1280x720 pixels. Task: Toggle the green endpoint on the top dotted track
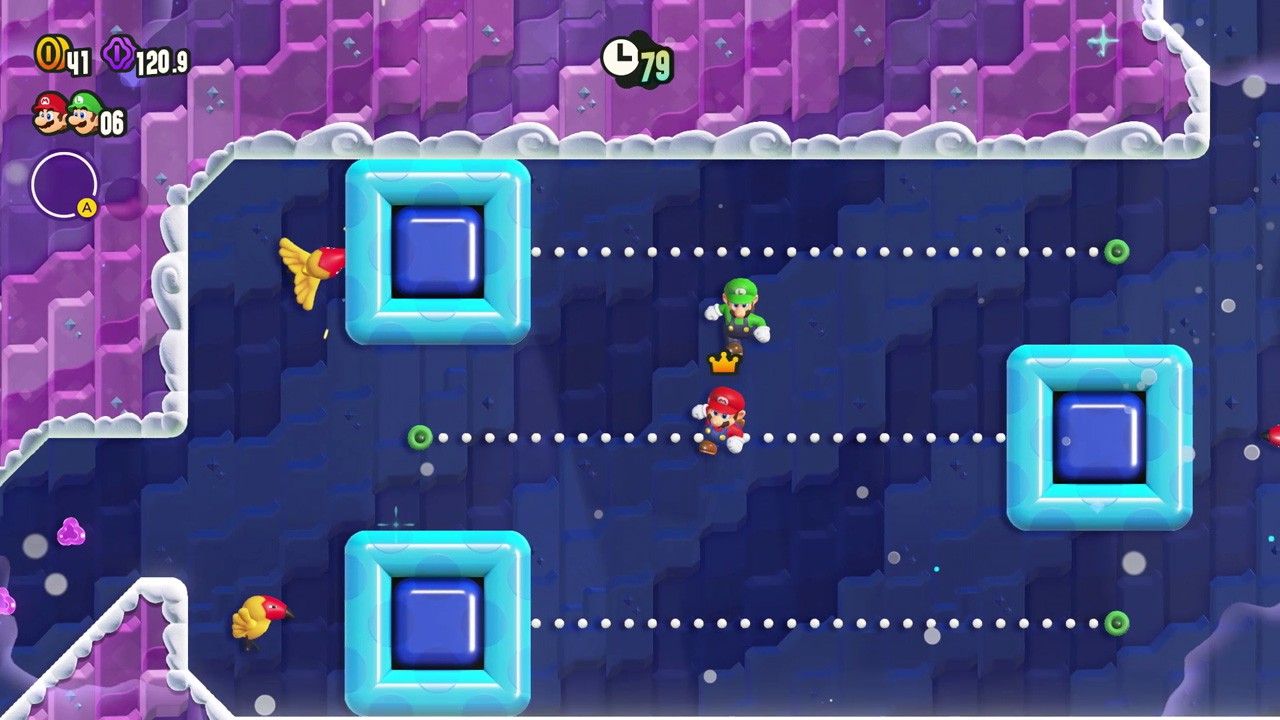pyautogui.click(x=1117, y=252)
